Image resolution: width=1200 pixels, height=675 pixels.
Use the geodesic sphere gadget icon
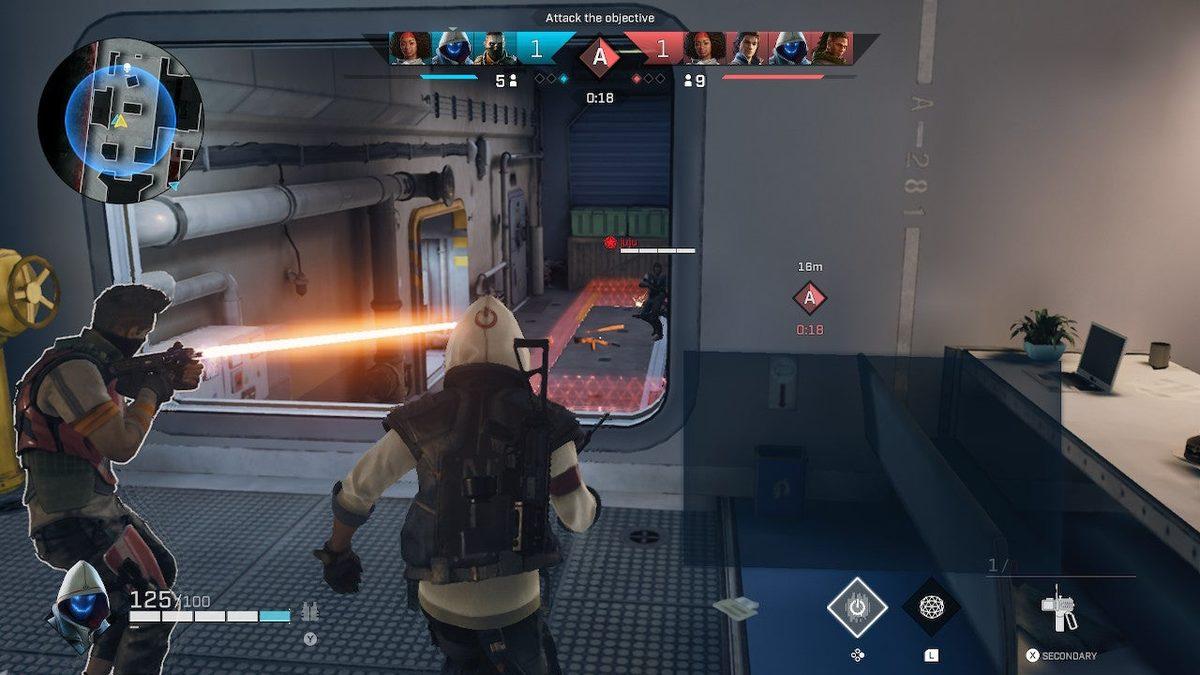[931, 607]
